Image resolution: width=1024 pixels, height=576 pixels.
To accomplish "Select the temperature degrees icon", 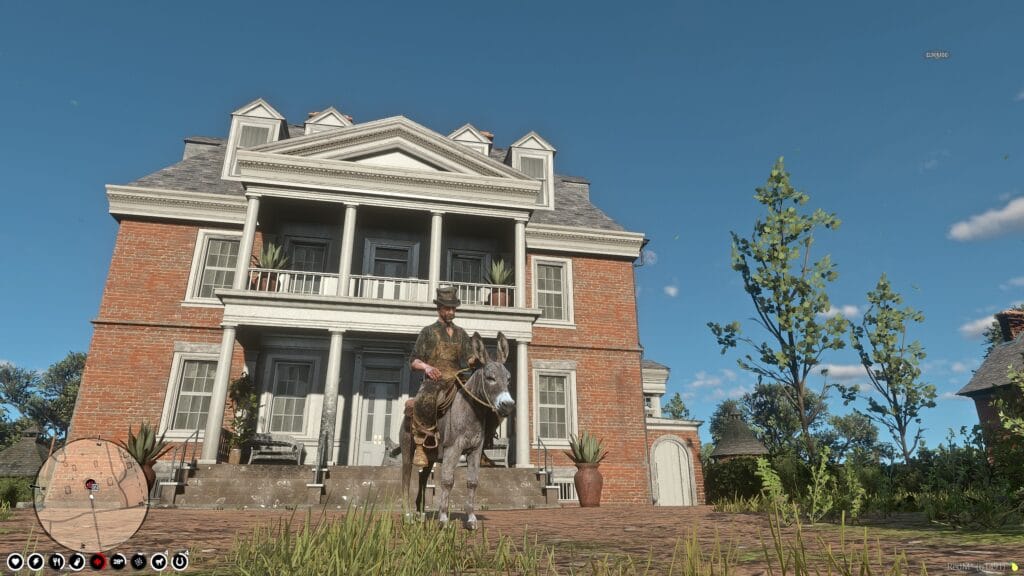I will point(118,561).
